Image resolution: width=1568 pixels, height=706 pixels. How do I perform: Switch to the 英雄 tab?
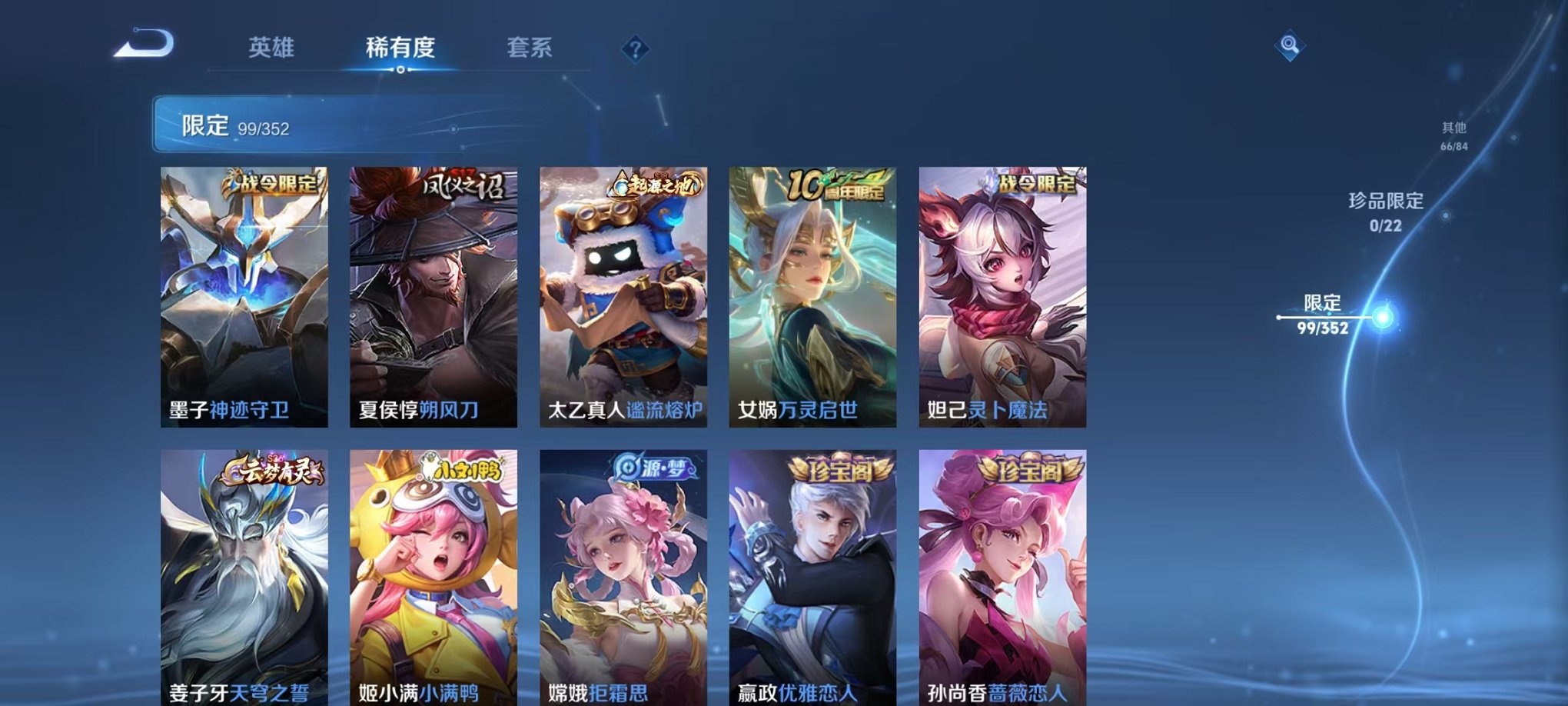point(273,46)
